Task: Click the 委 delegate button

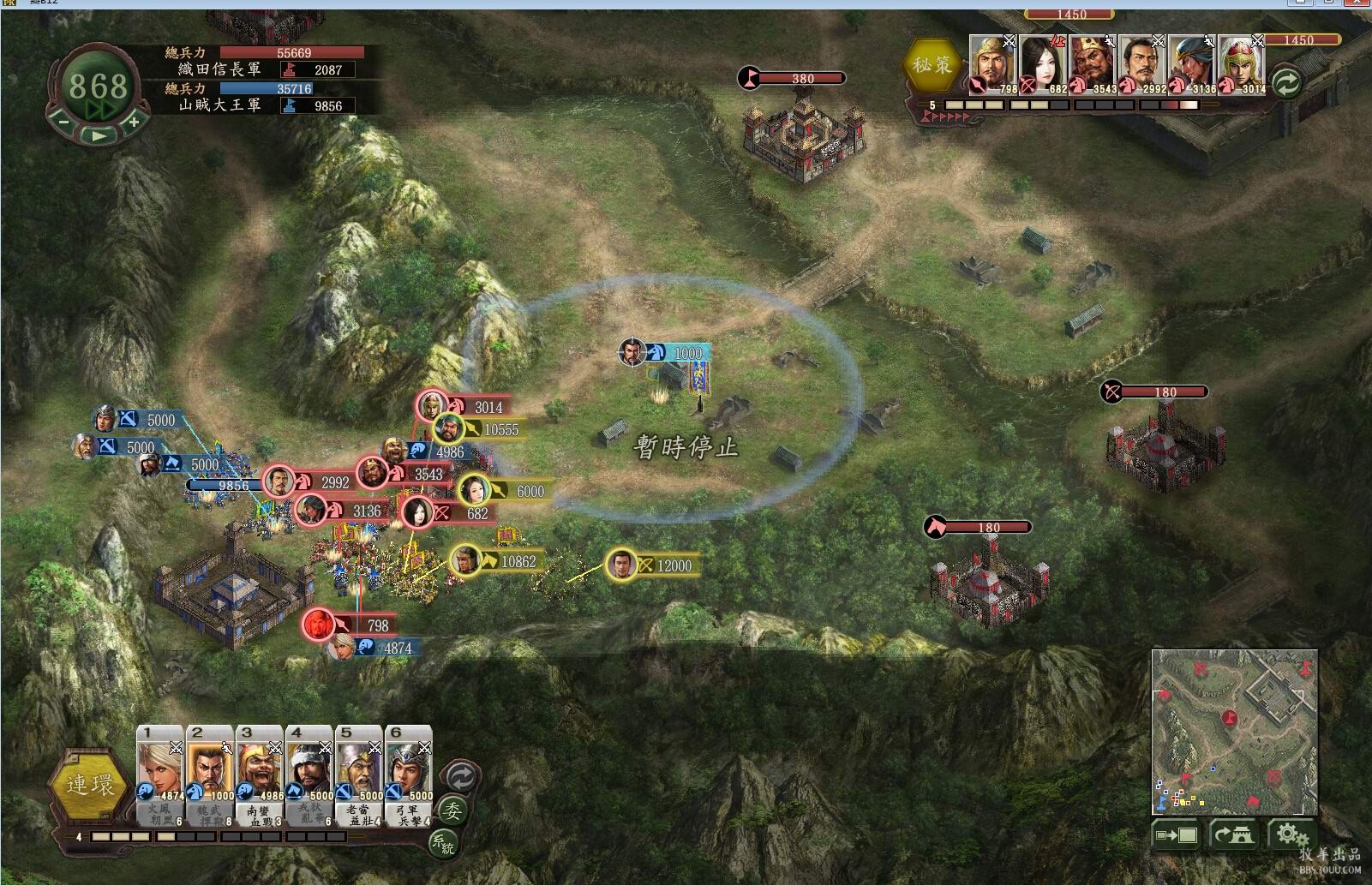Action: [x=452, y=810]
